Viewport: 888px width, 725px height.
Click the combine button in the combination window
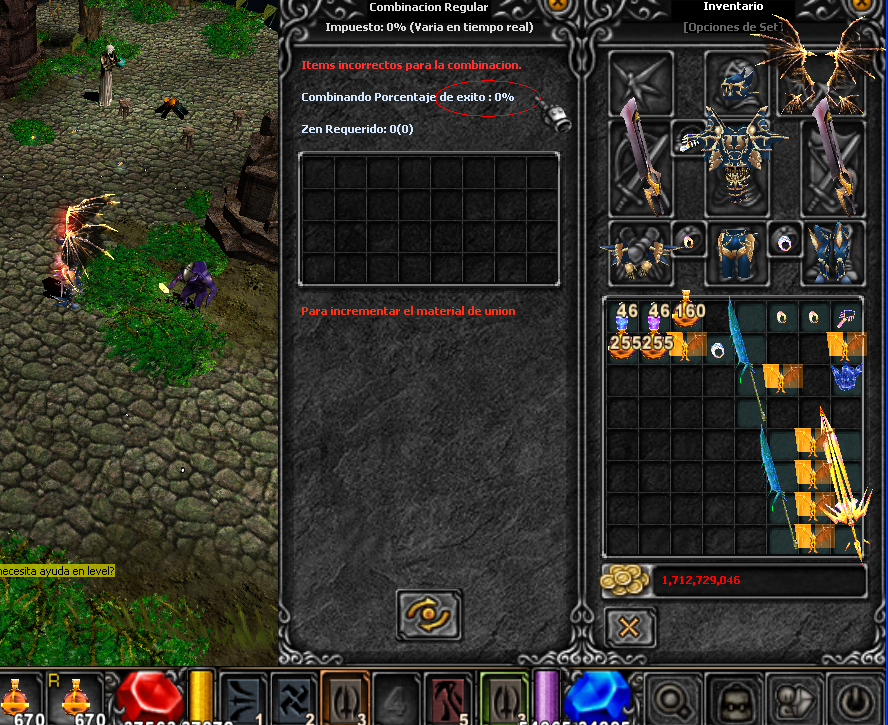click(429, 614)
